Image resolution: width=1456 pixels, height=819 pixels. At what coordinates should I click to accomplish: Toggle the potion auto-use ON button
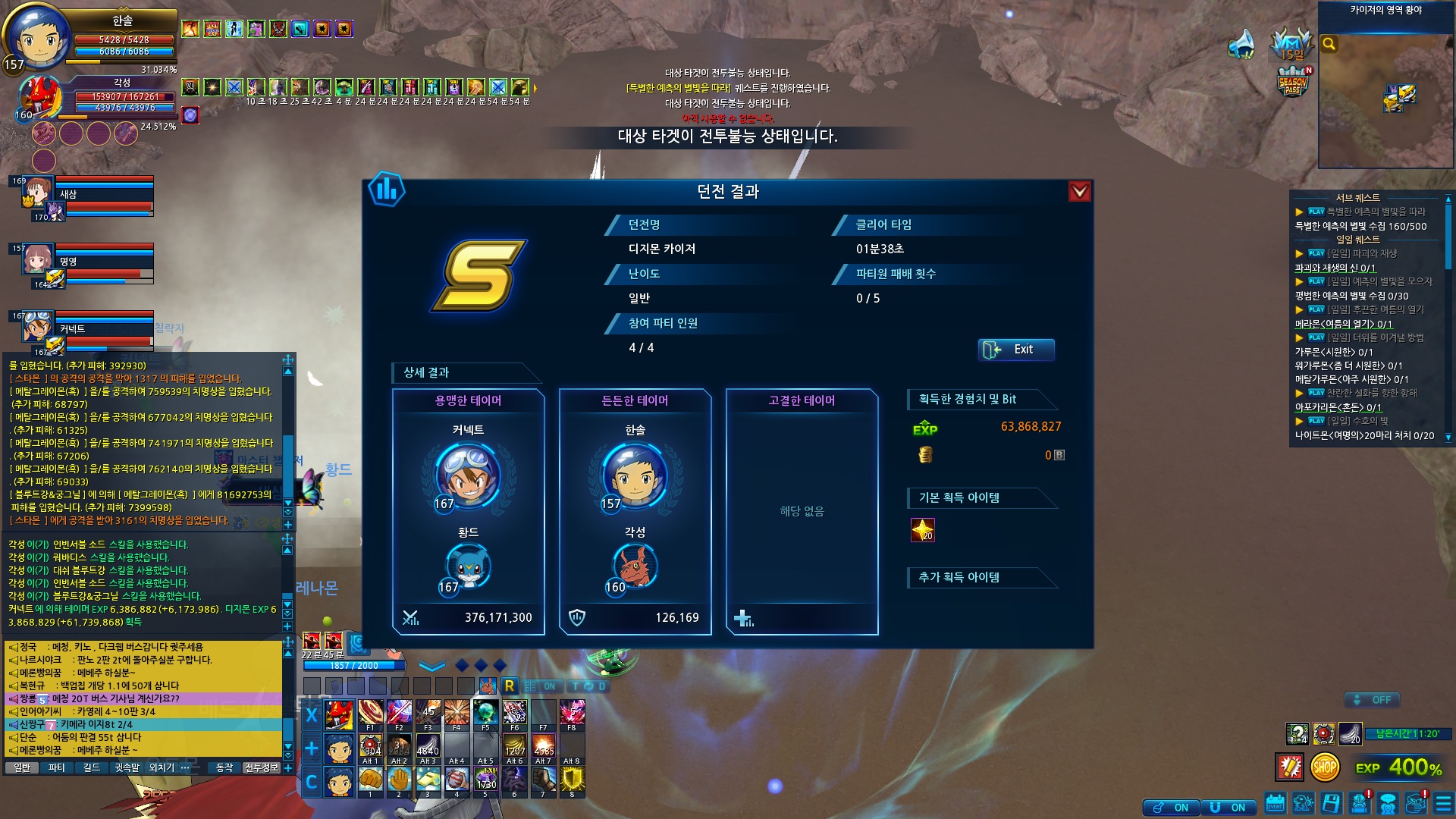click(x=1172, y=808)
